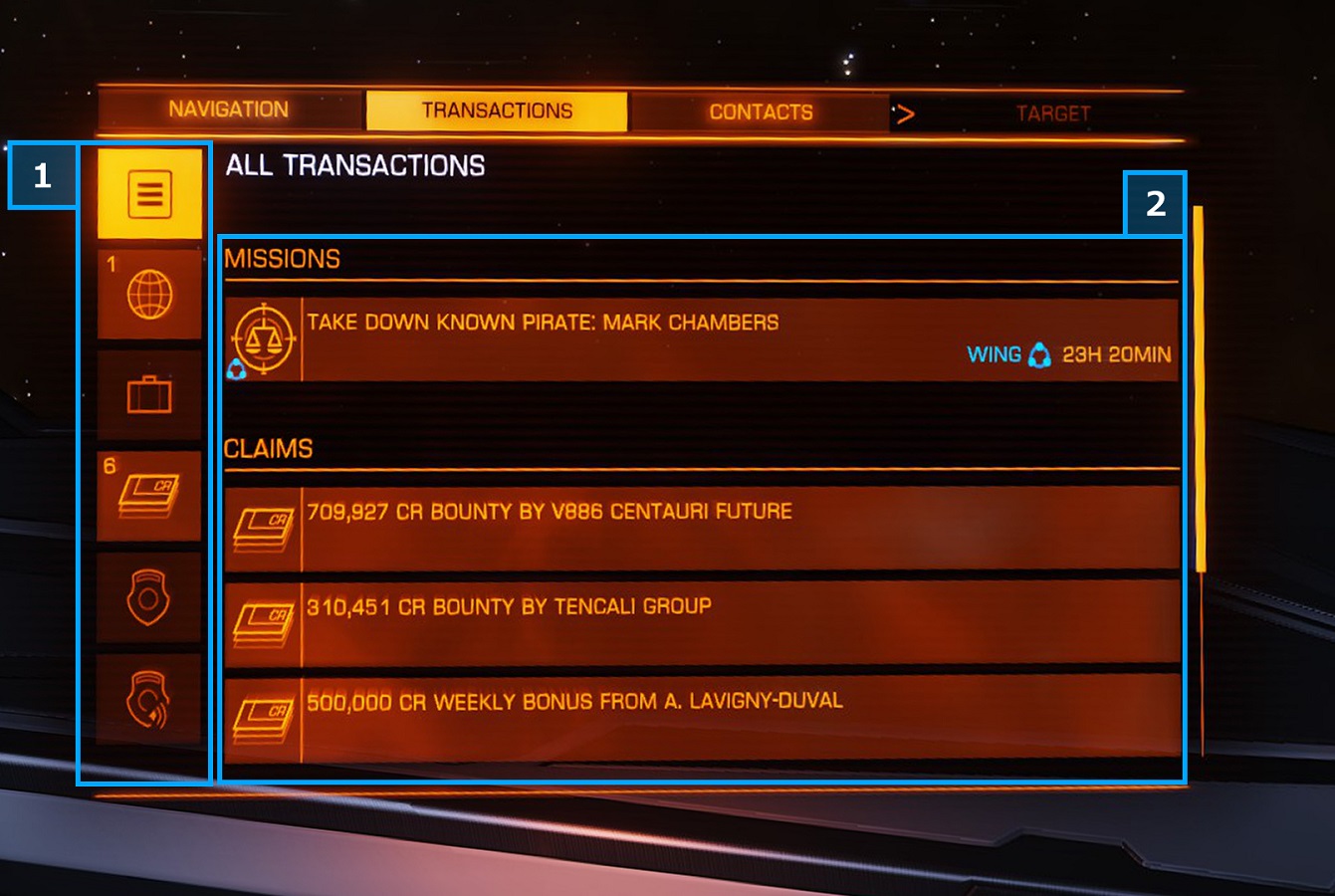Screen dimensions: 1335x896
Task: Show the all transactions list filter
Action: 149,193
